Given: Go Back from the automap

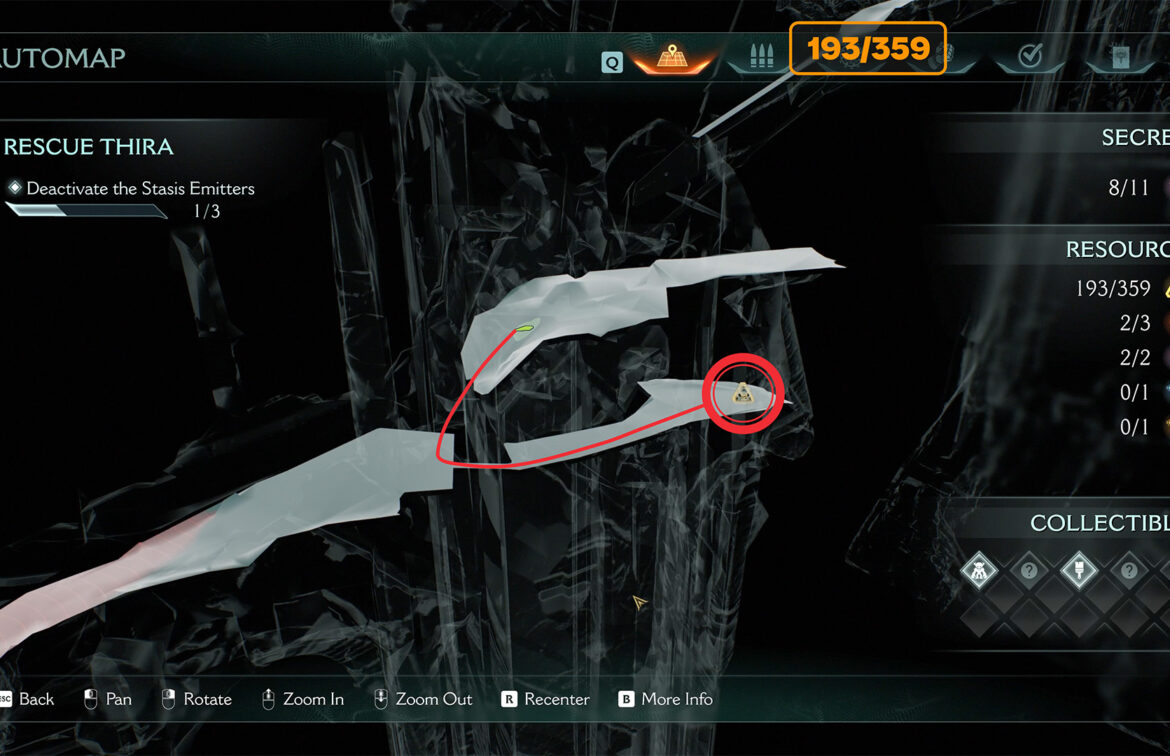Looking at the screenshot, I should [36, 699].
